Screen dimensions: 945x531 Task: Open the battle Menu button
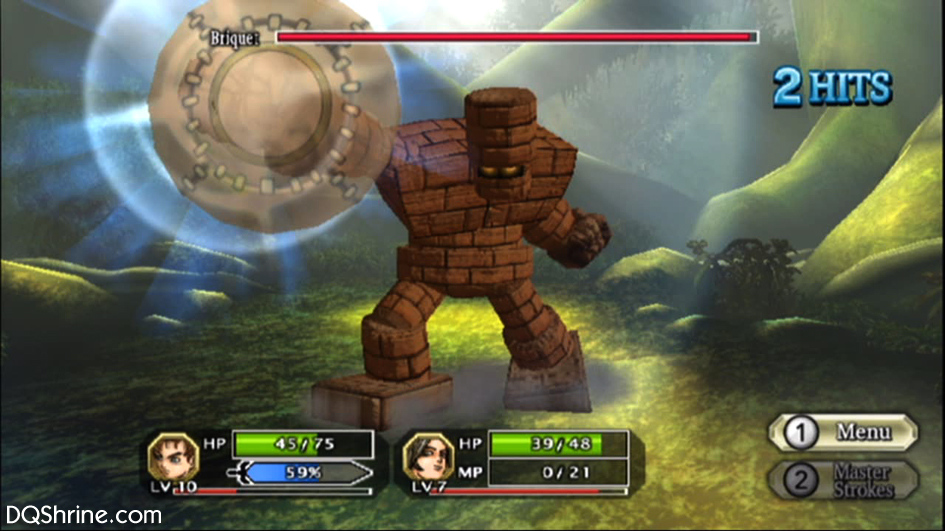pos(842,433)
